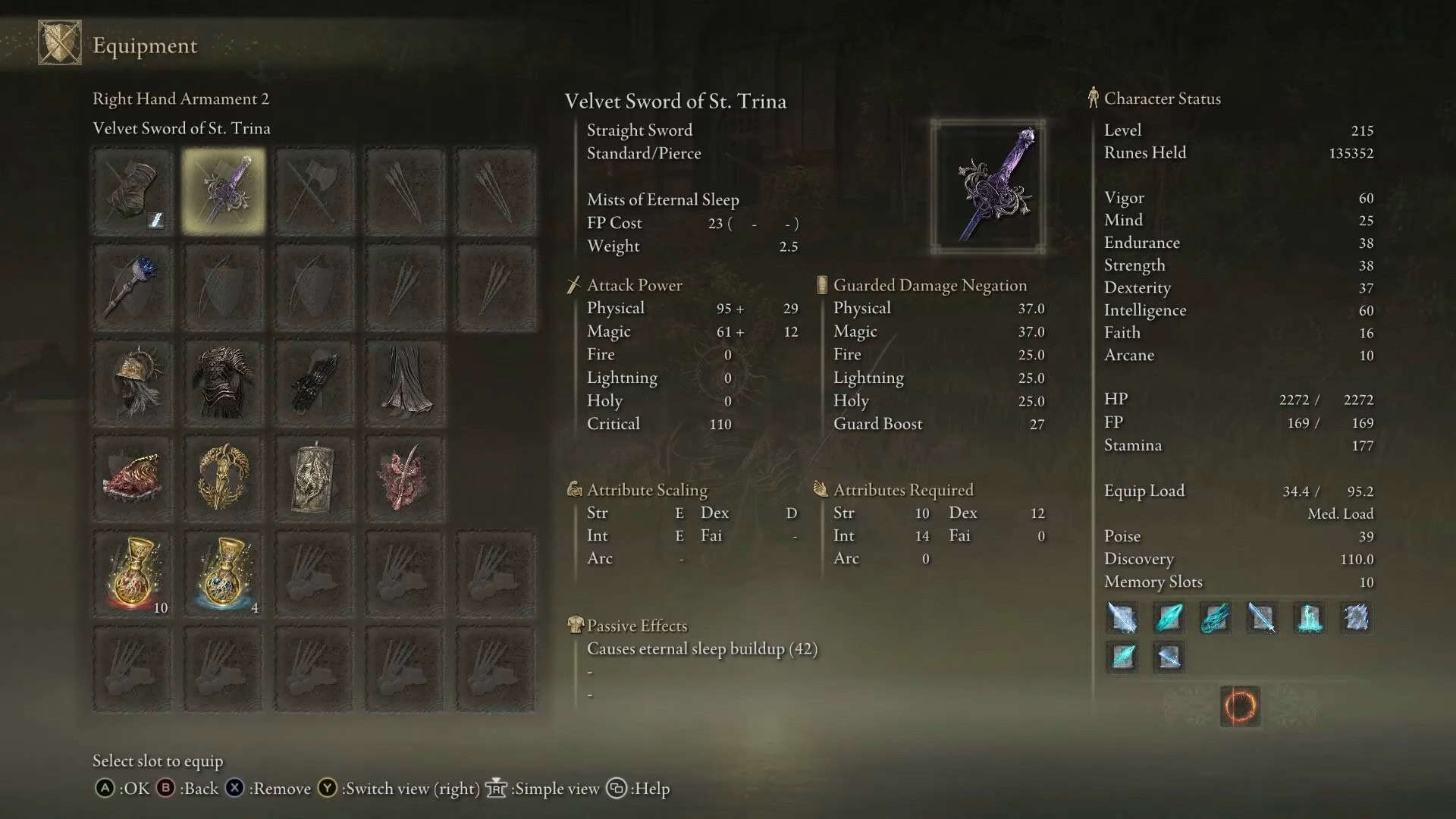Click the crossed axes armament slot

pos(315,190)
